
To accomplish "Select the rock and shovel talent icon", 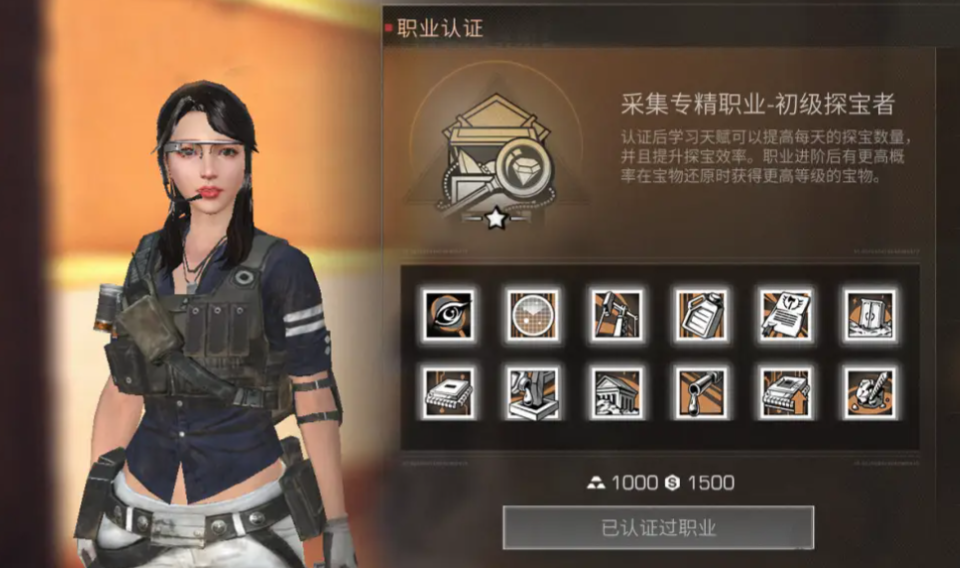I will (x=869, y=390).
